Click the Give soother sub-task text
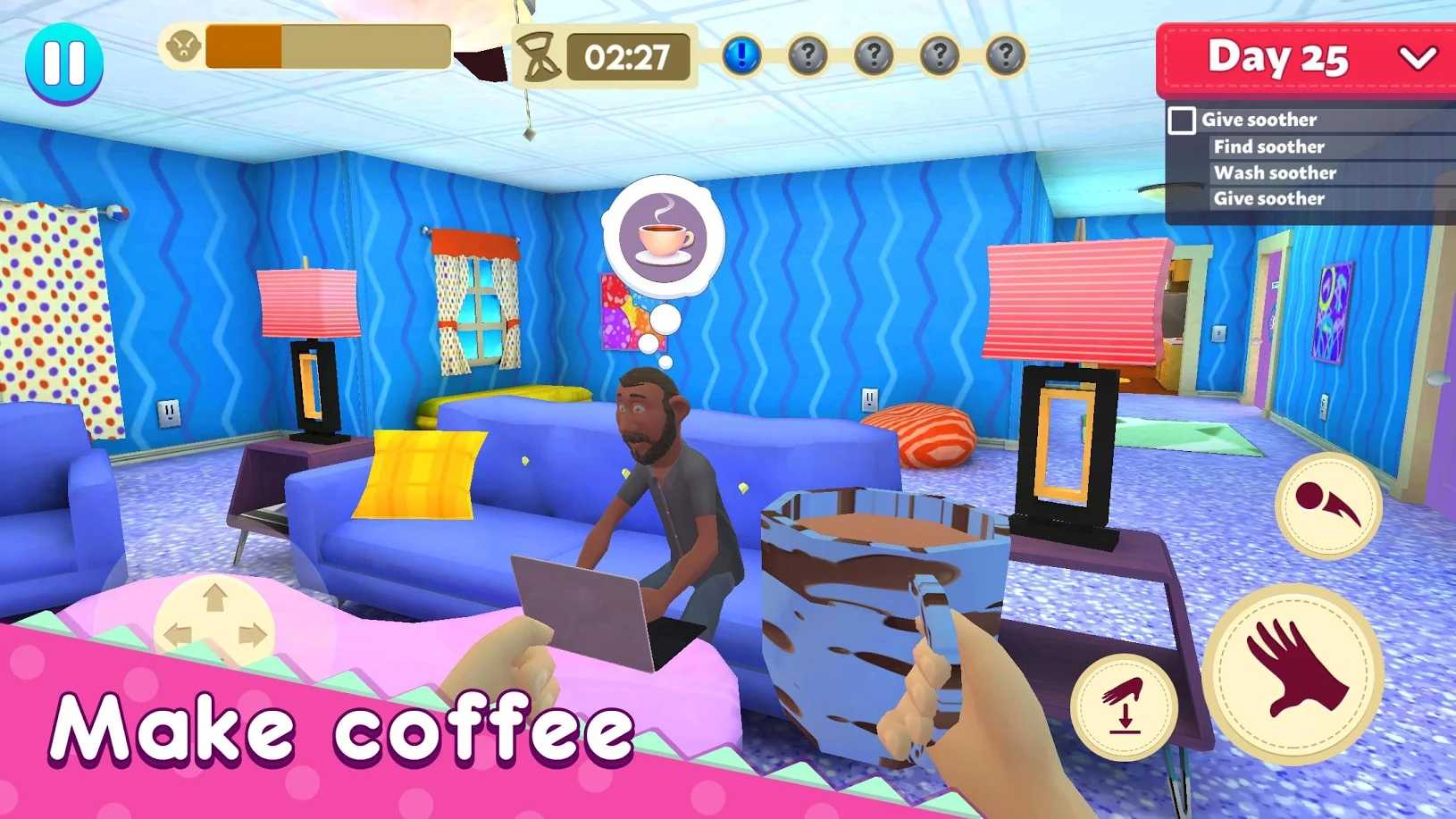The width and height of the screenshot is (1456, 819). pyautogui.click(x=1268, y=198)
